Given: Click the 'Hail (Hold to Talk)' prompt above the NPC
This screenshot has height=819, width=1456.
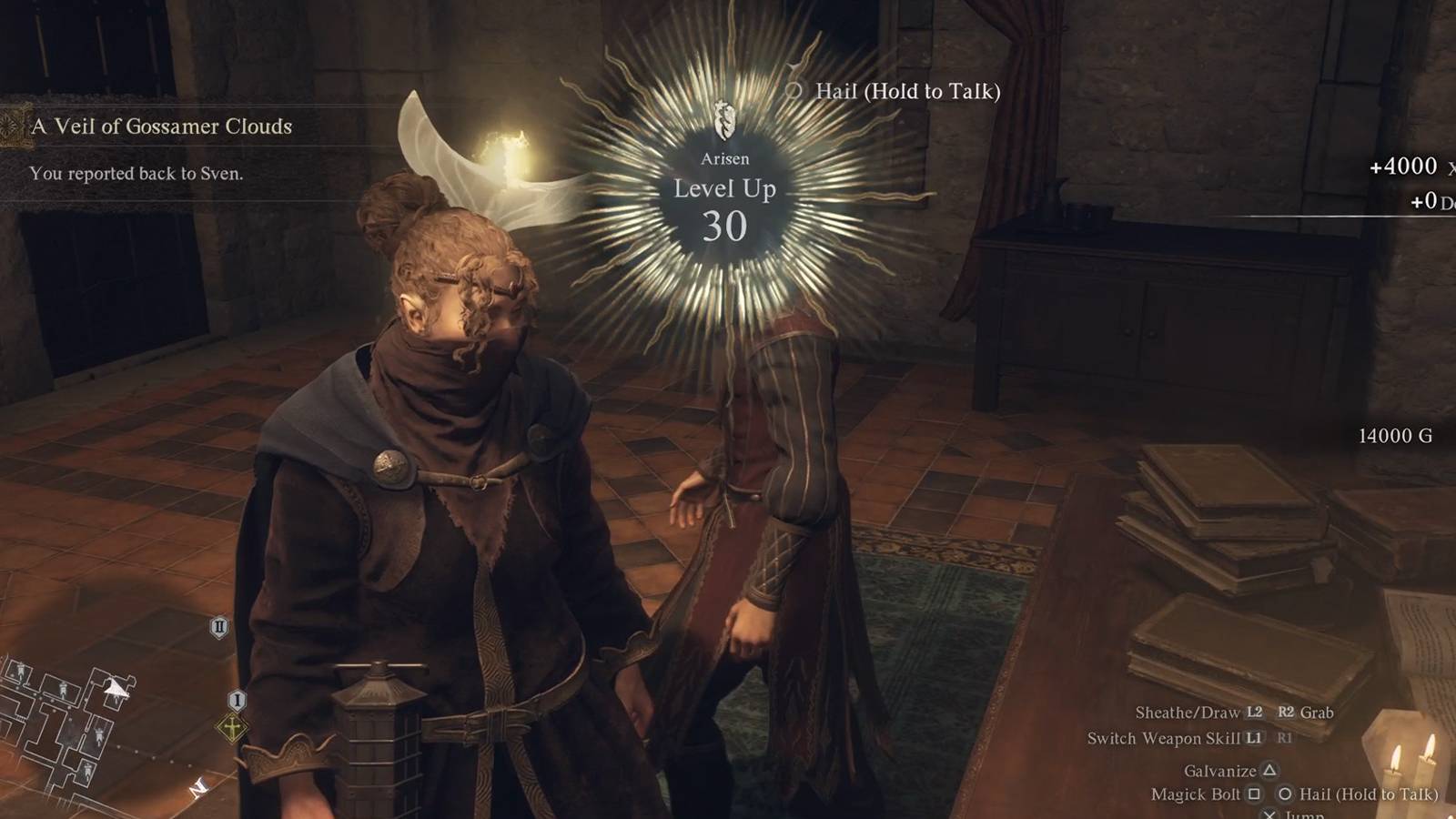Looking at the screenshot, I should point(910,91).
